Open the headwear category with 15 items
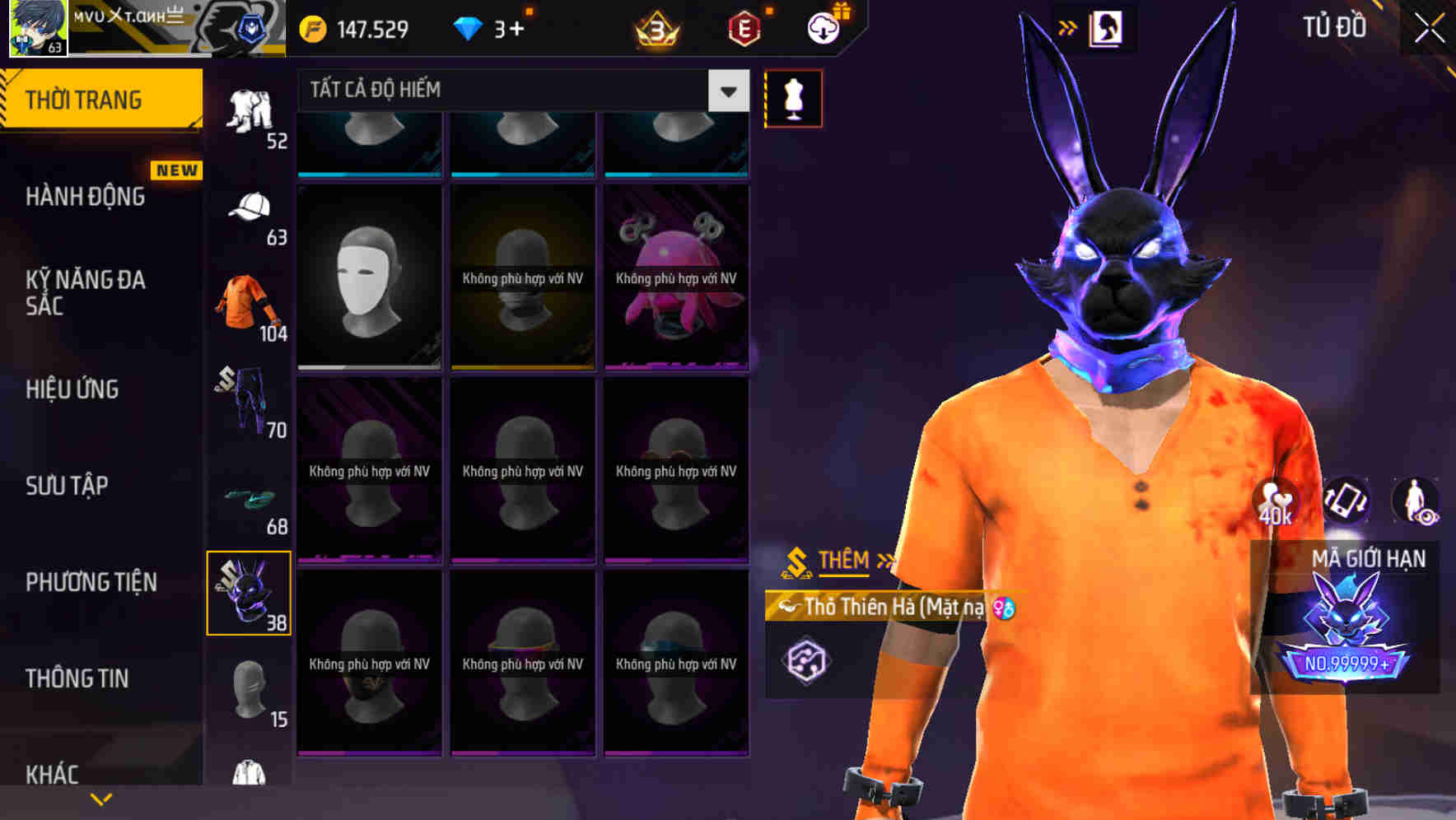Screen dimensions: 1456x820 [245, 692]
